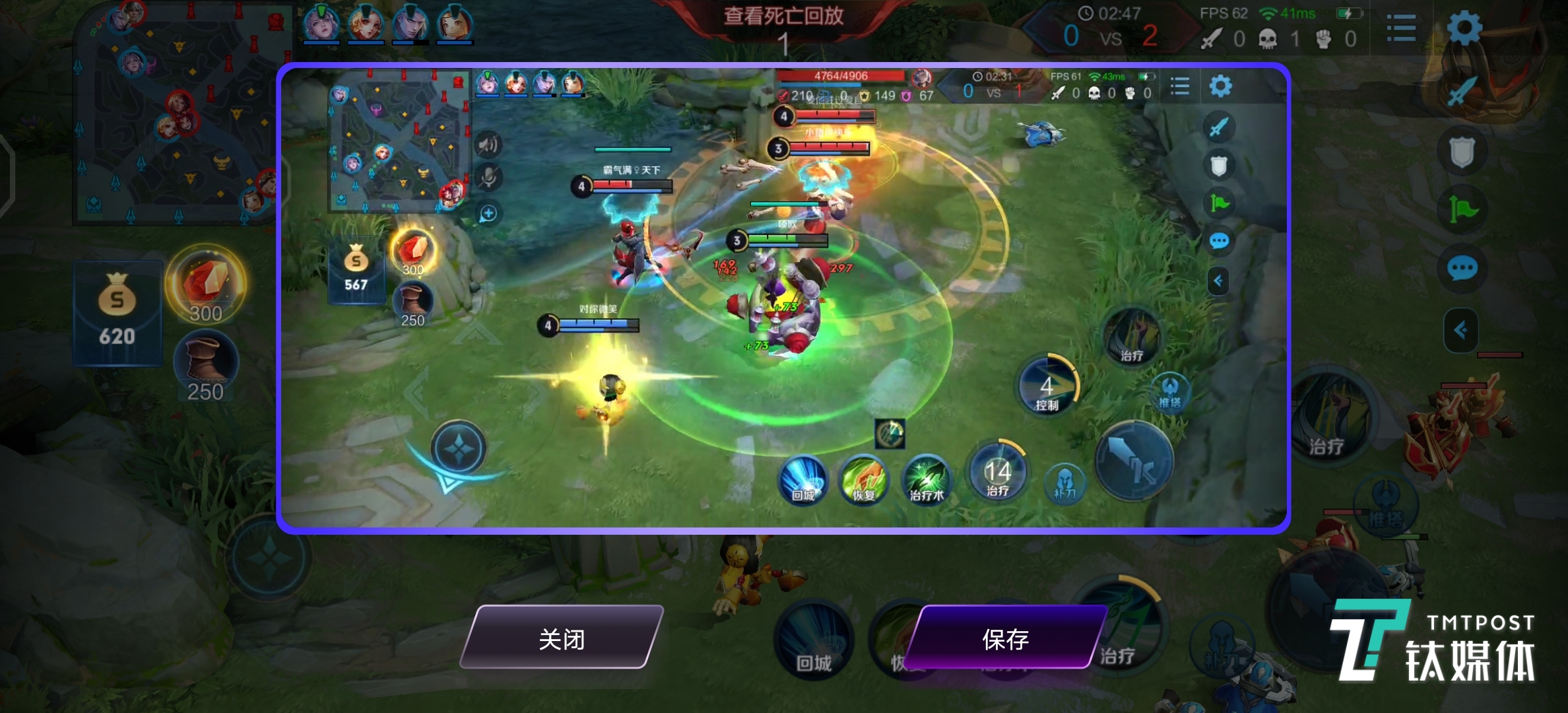Open the scoreboard list icon near FPS 62

(1401, 29)
